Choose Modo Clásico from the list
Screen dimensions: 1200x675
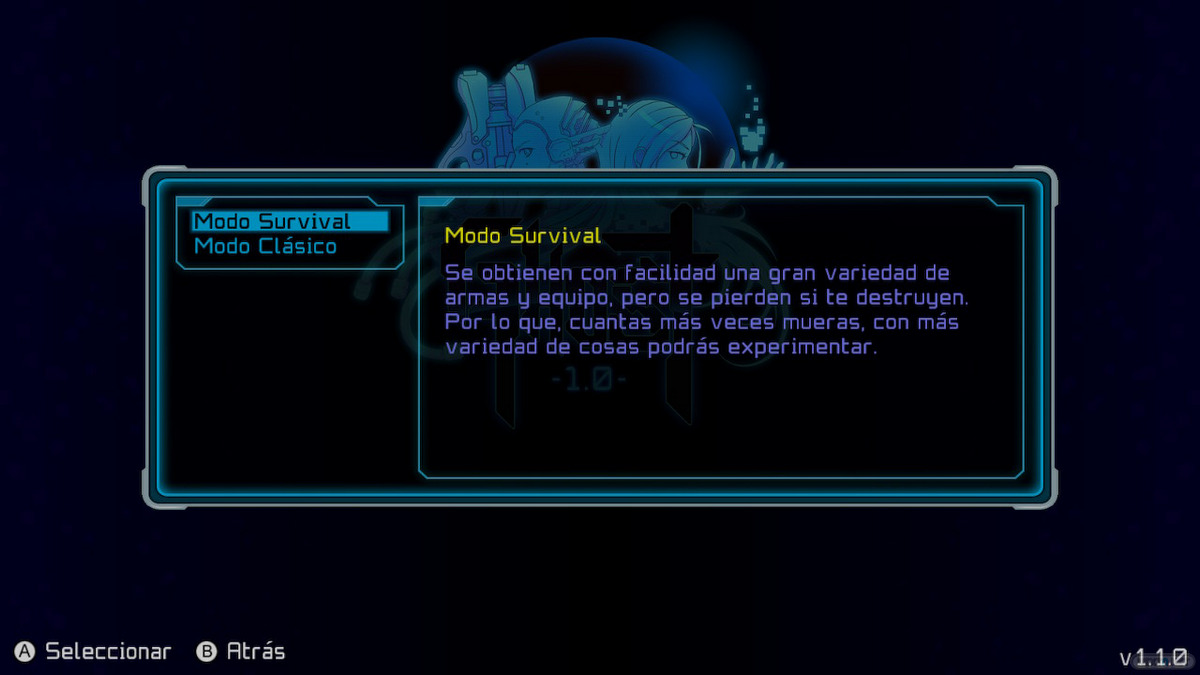(265, 246)
